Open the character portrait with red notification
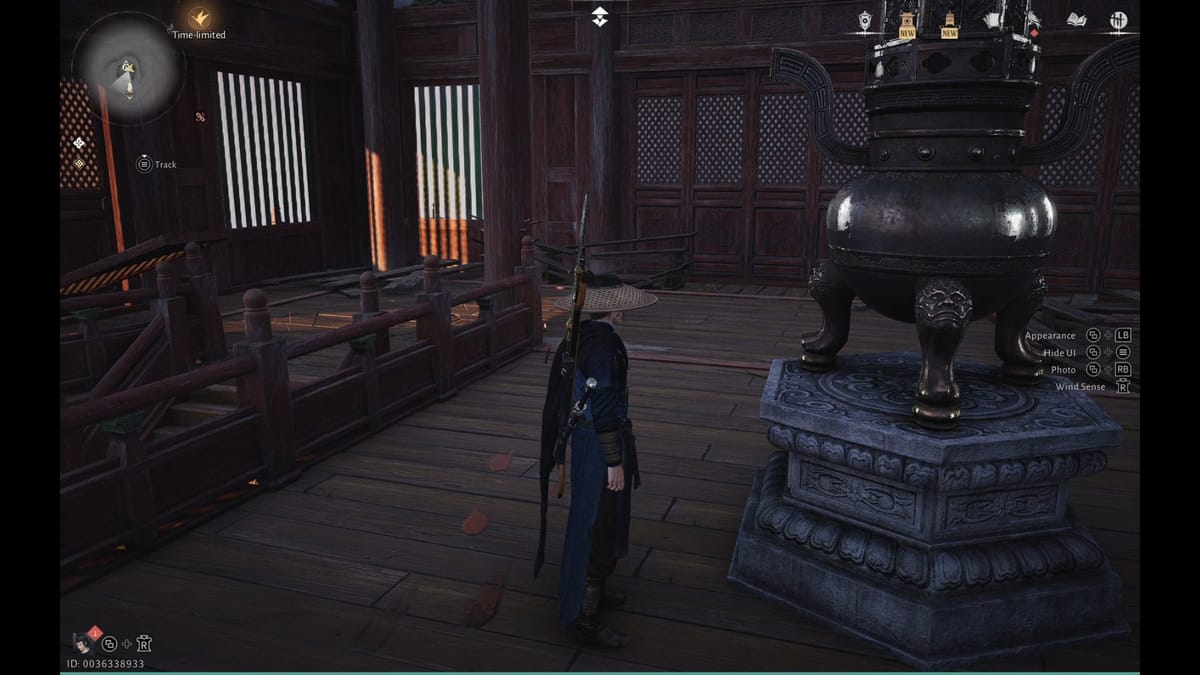 tap(84, 642)
